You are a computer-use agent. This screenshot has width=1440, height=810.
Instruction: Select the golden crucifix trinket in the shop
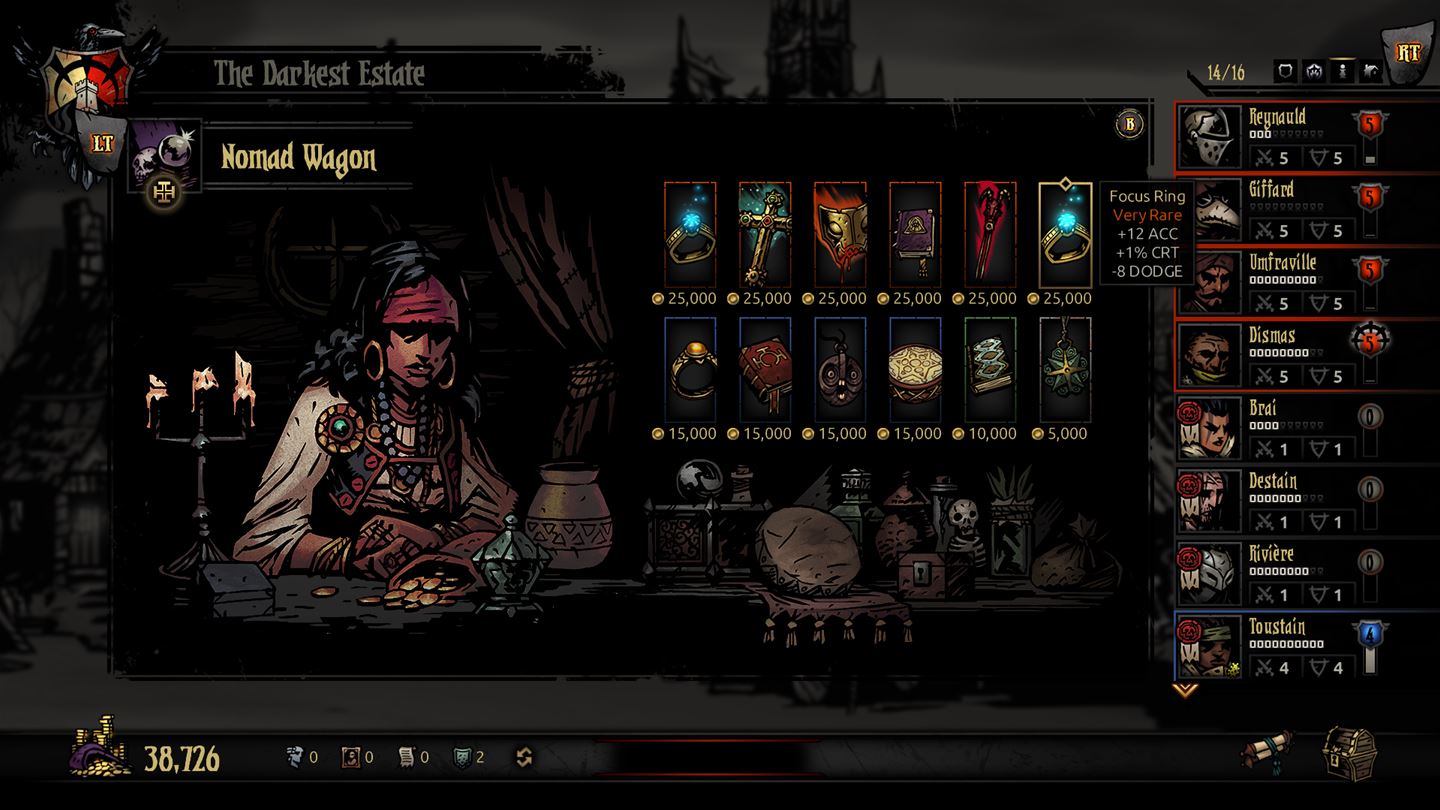tap(765, 232)
